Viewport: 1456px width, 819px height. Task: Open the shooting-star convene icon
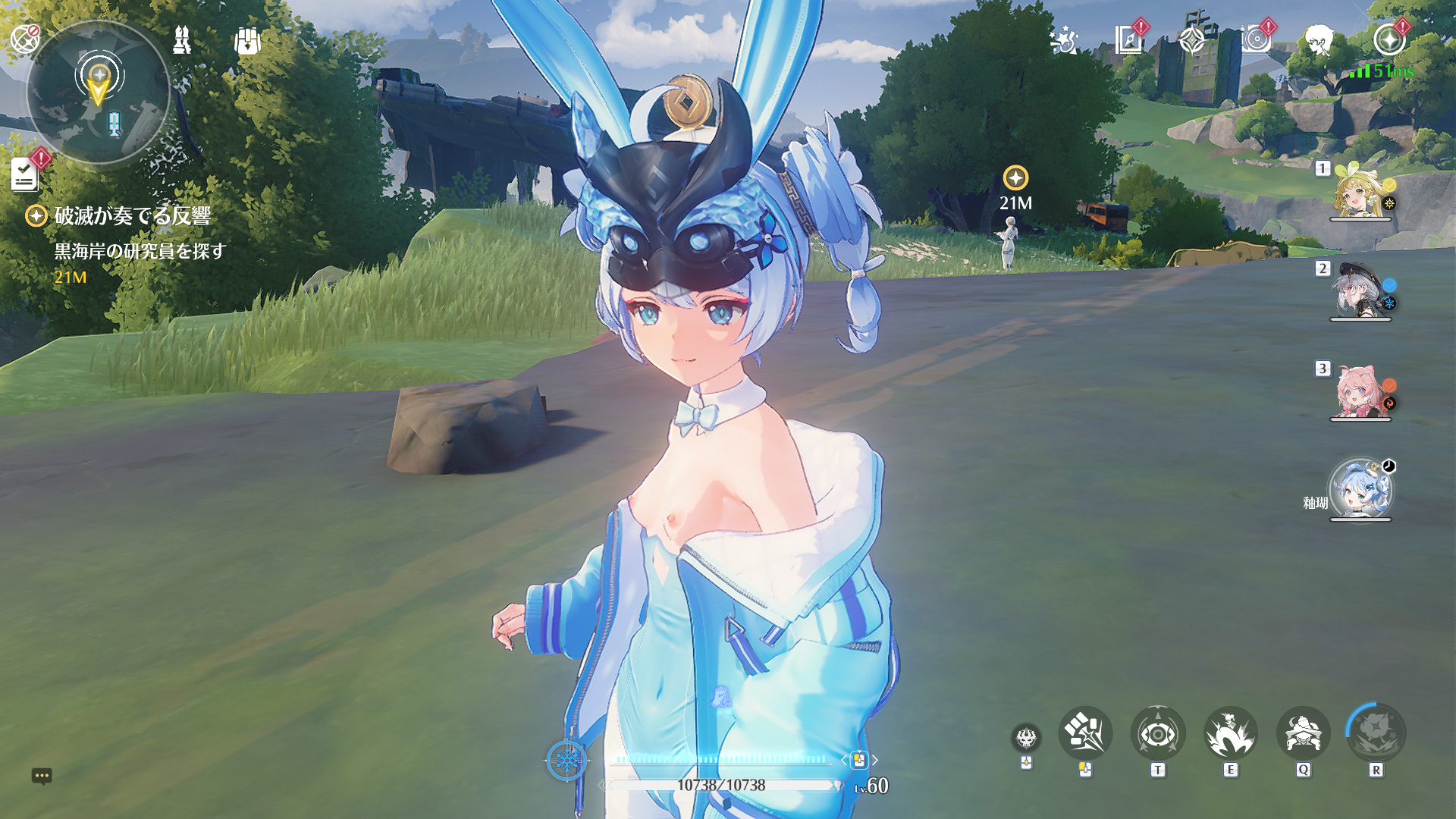click(1065, 40)
